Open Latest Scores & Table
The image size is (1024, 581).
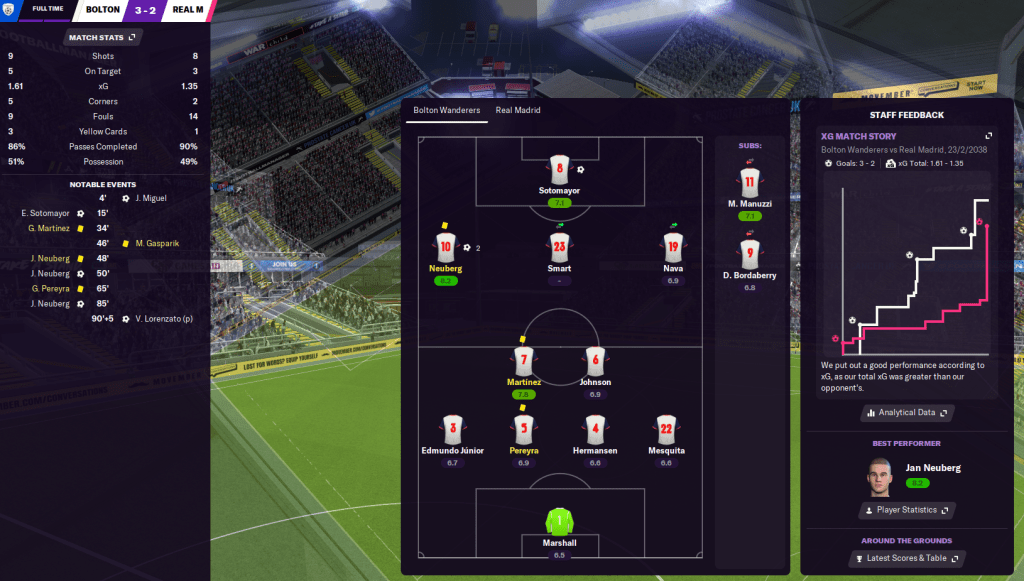pyautogui.click(x=907, y=558)
